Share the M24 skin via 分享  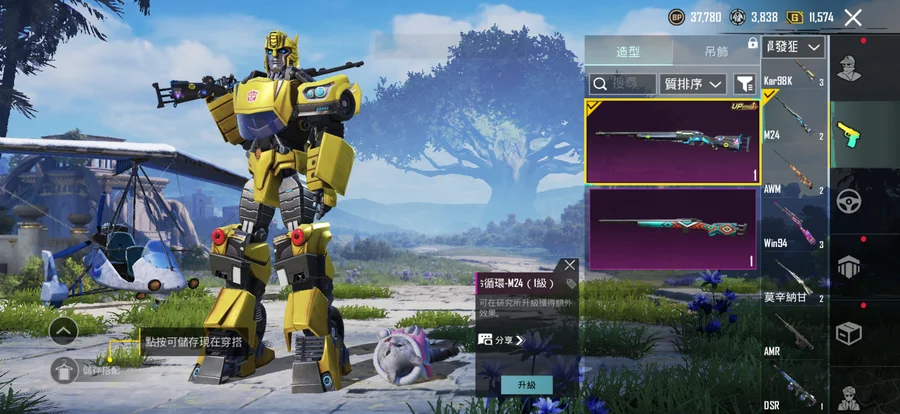[x=502, y=340]
